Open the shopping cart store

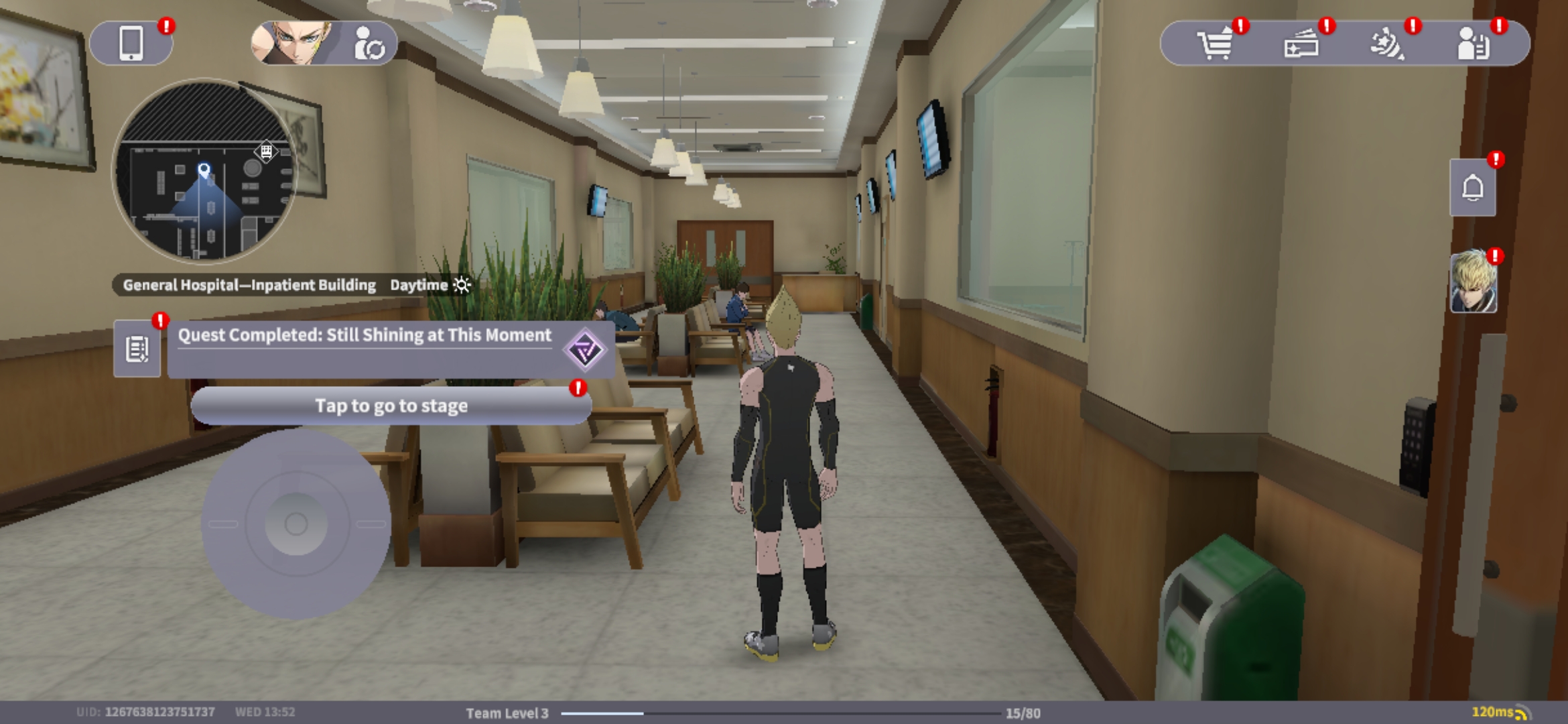1215,44
